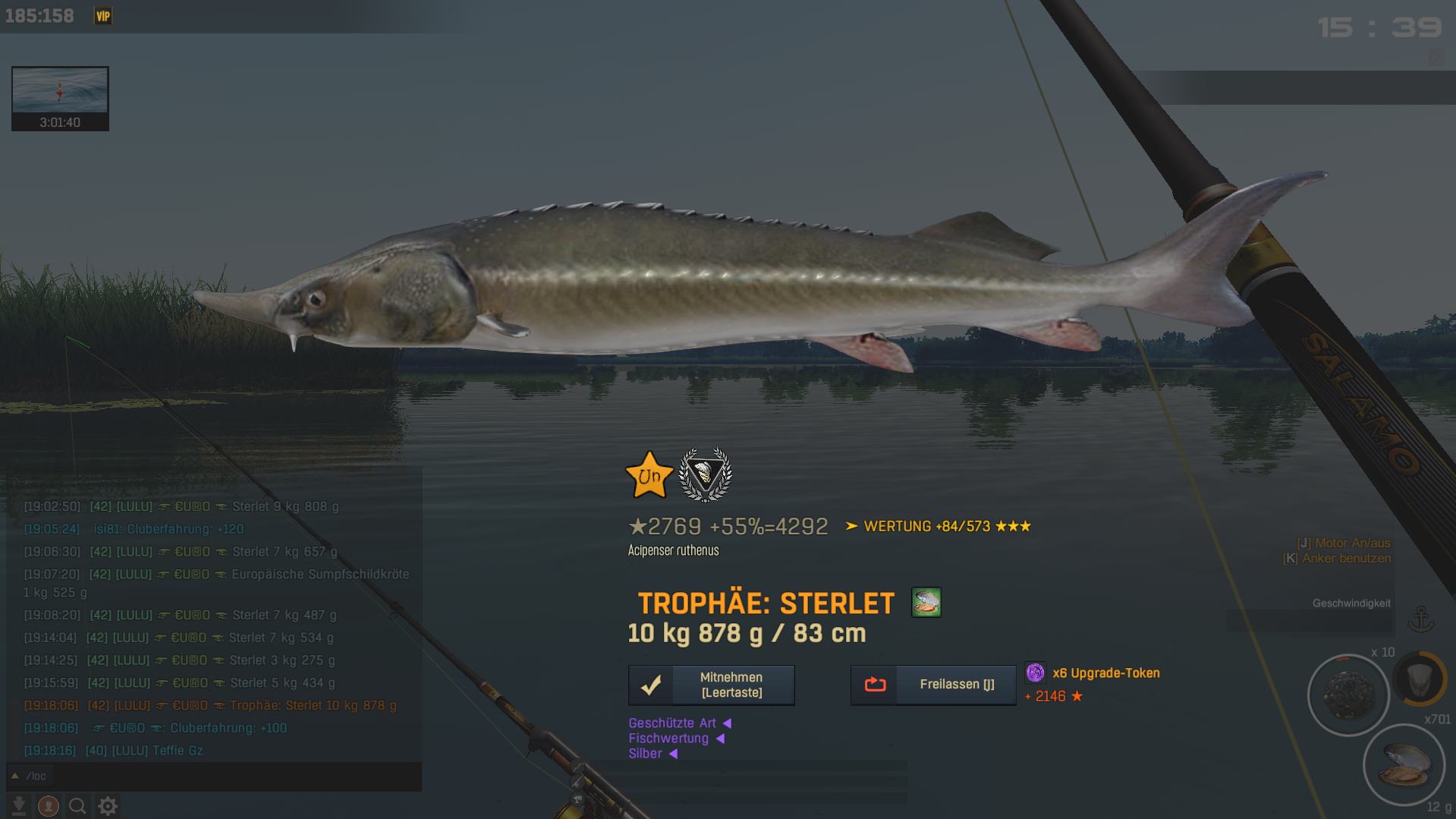Select the mussel bait slot
Viewport: 1456px width, 819px height.
1404,764
